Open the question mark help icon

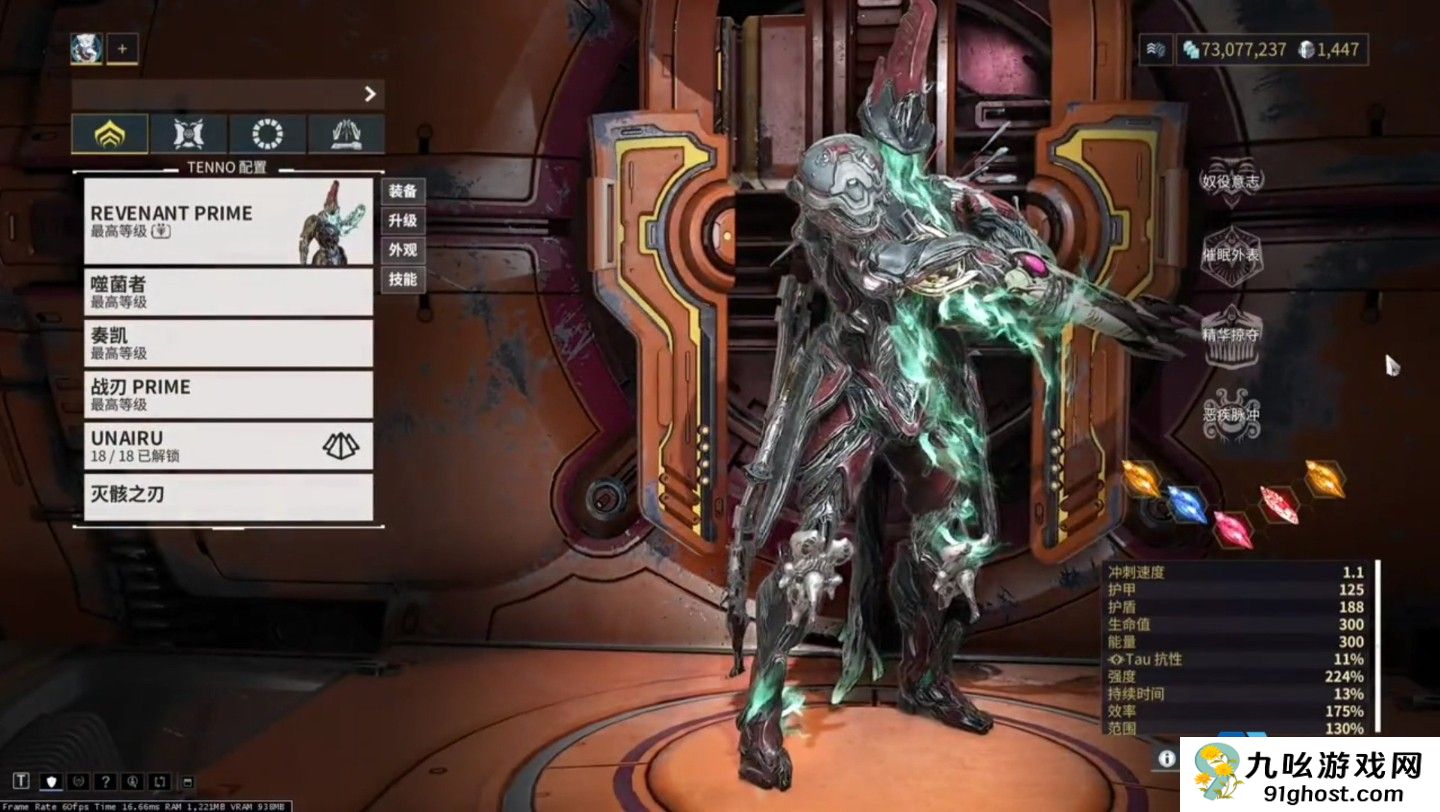[x=103, y=781]
